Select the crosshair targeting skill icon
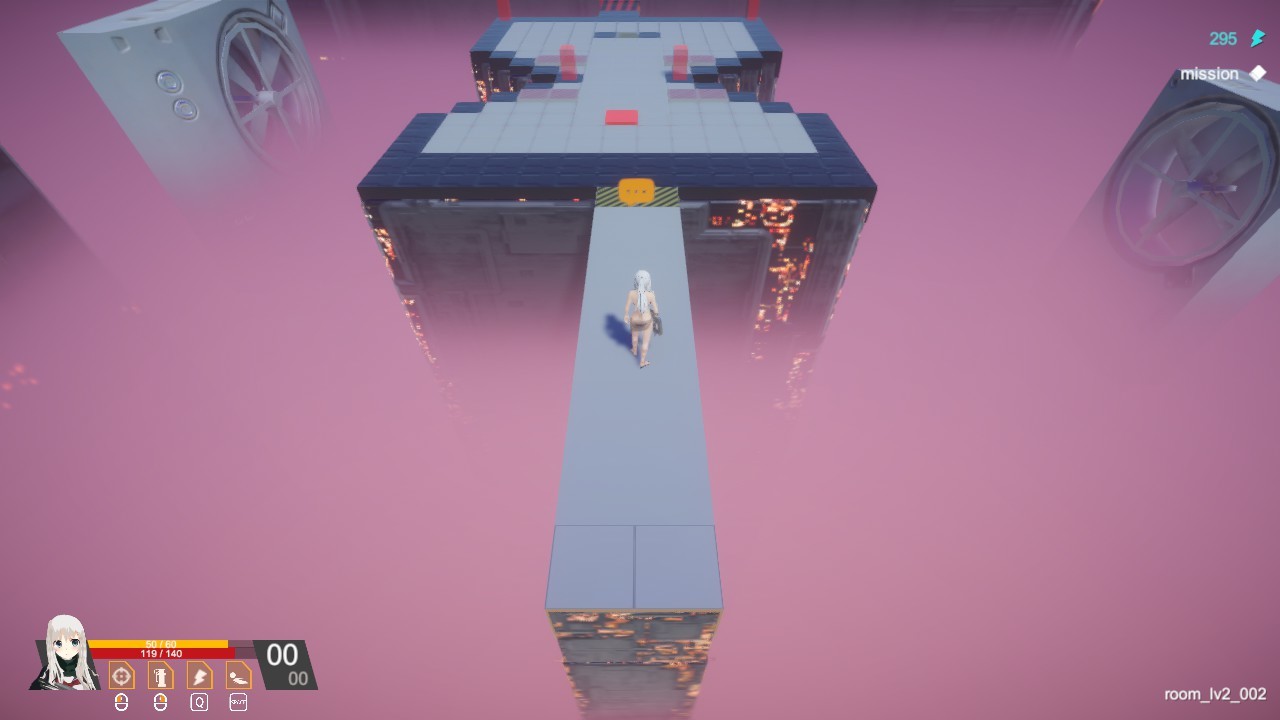This screenshot has height=720, width=1280. 122,675
